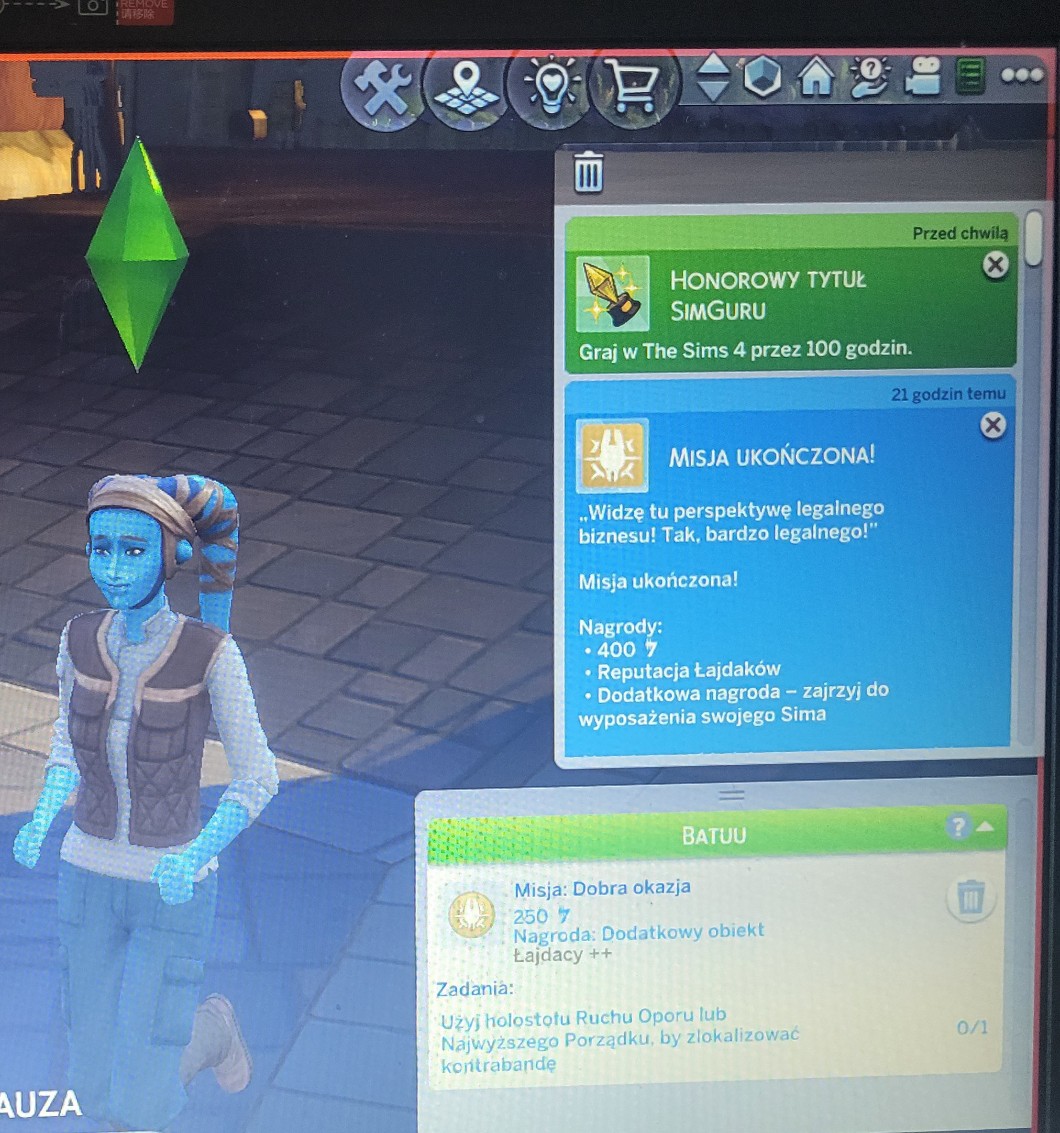This screenshot has width=1060, height=1133.
Task: Open the help hand-with-question-mark icon
Action: point(869,77)
